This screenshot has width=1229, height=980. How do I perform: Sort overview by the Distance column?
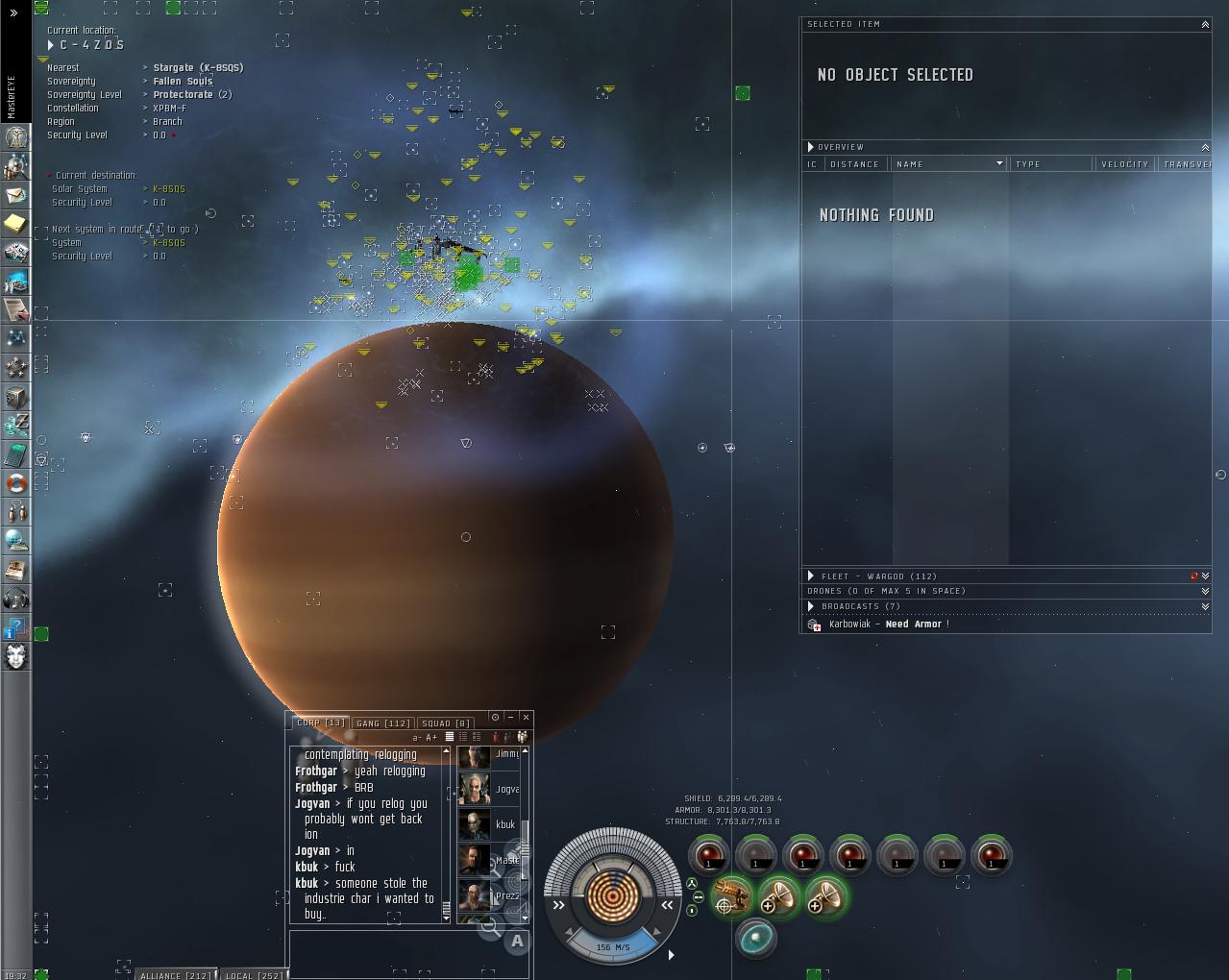tap(854, 164)
